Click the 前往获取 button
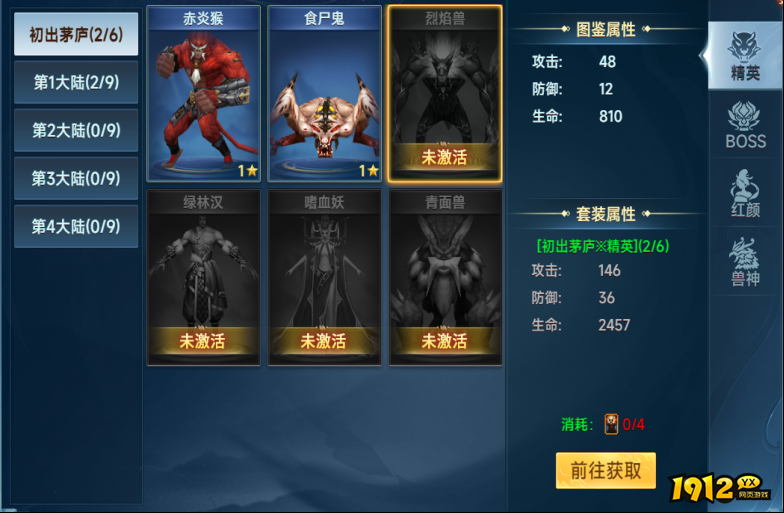 [606, 470]
